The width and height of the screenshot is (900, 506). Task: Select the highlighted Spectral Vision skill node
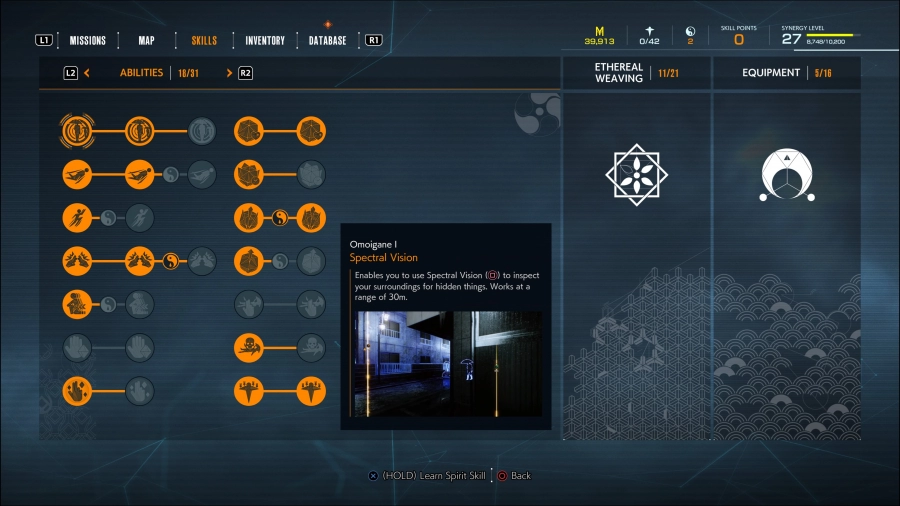[x=77, y=130]
